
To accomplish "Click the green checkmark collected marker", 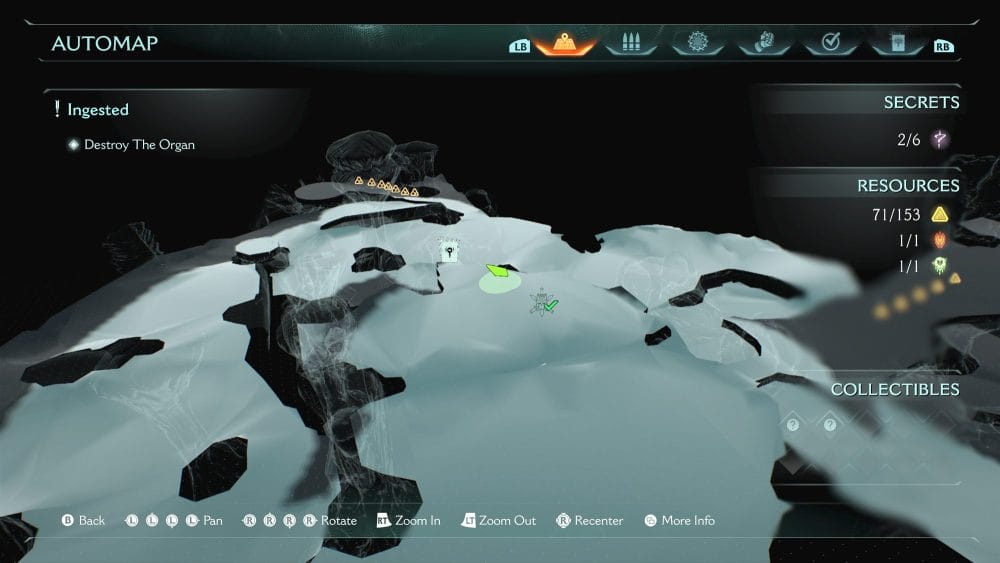I will pyautogui.click(x=549, y=304).
